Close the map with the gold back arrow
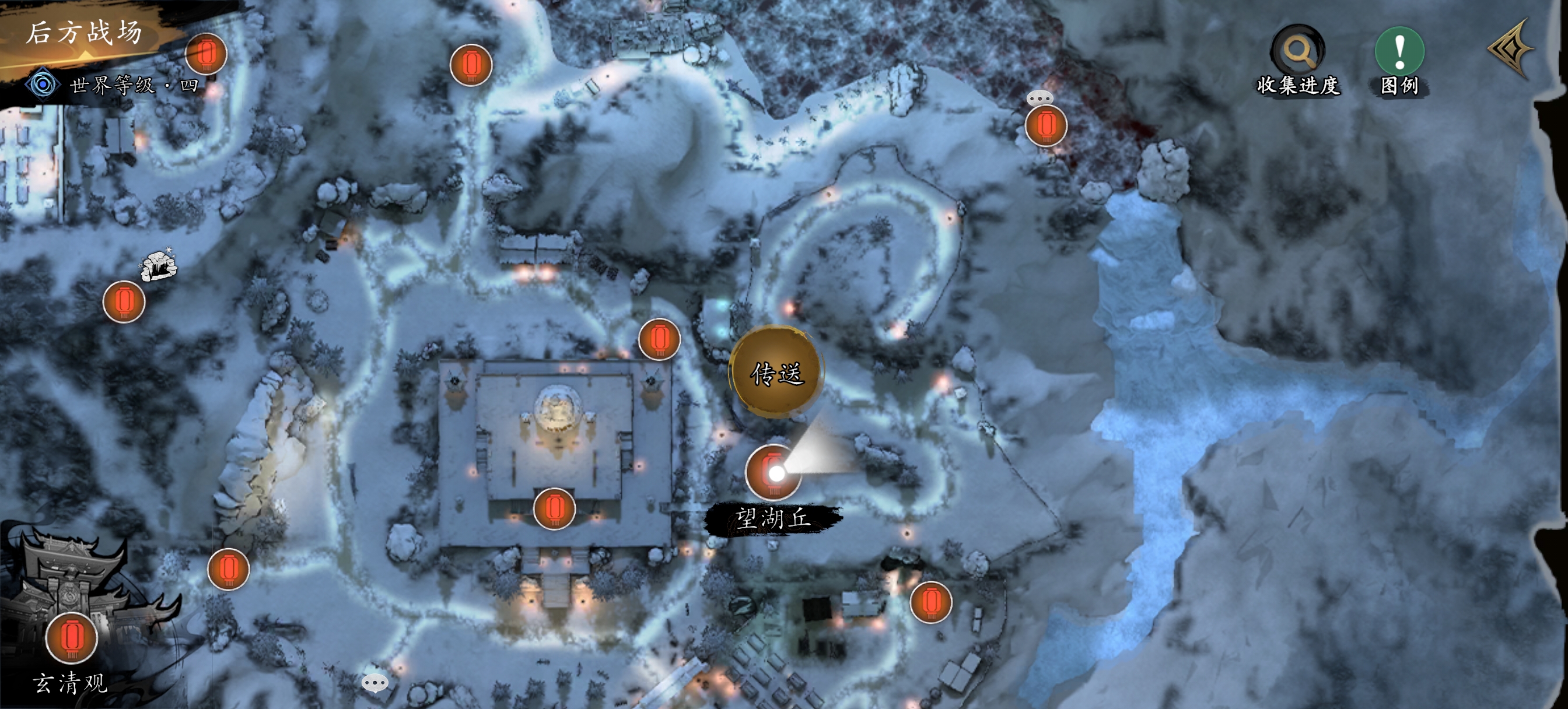The height and width of the screenshot is (709, 1568). (1512, 49)
